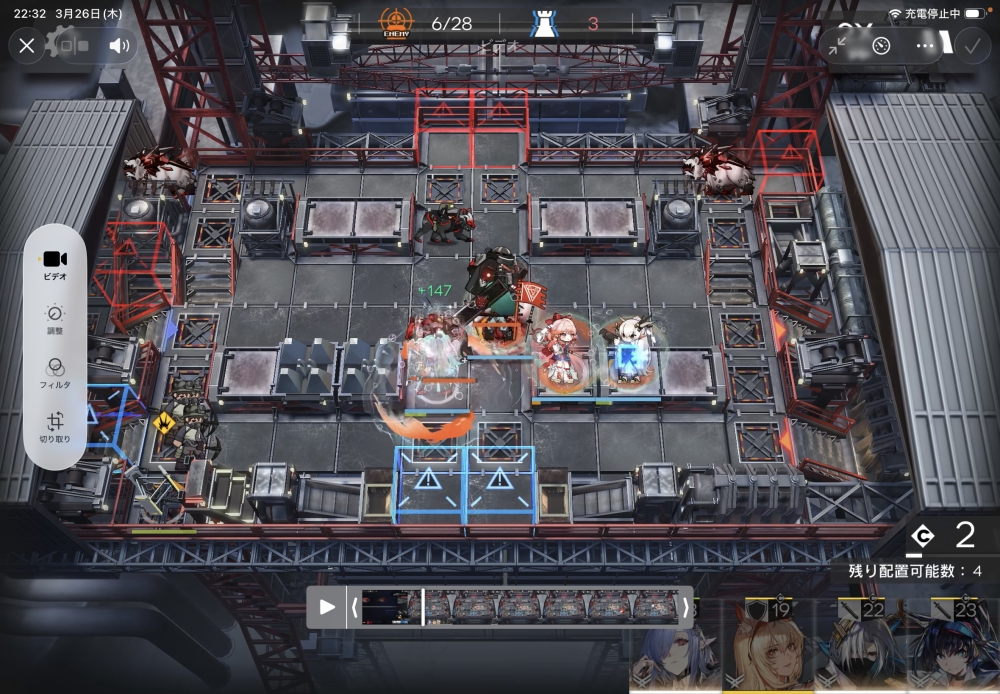Open the フィルタ filter tool
Screen dimensions: 1000x694
click(x=55, y=372)
